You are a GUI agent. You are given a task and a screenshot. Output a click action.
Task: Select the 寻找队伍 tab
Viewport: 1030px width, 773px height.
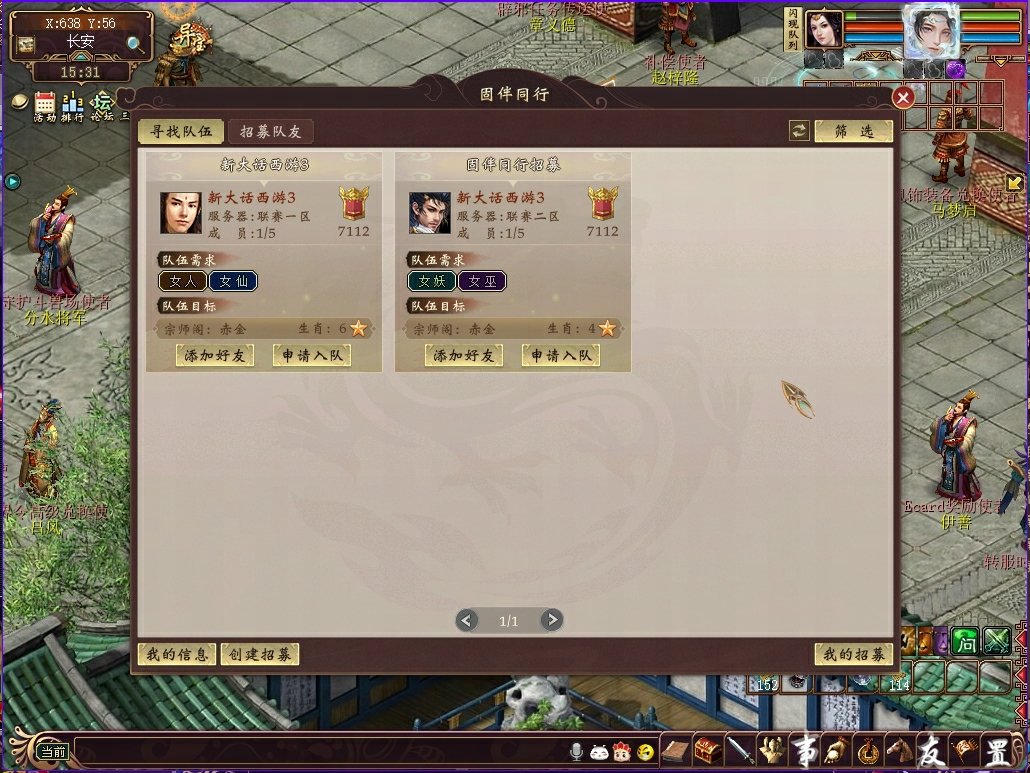(180, 131)
